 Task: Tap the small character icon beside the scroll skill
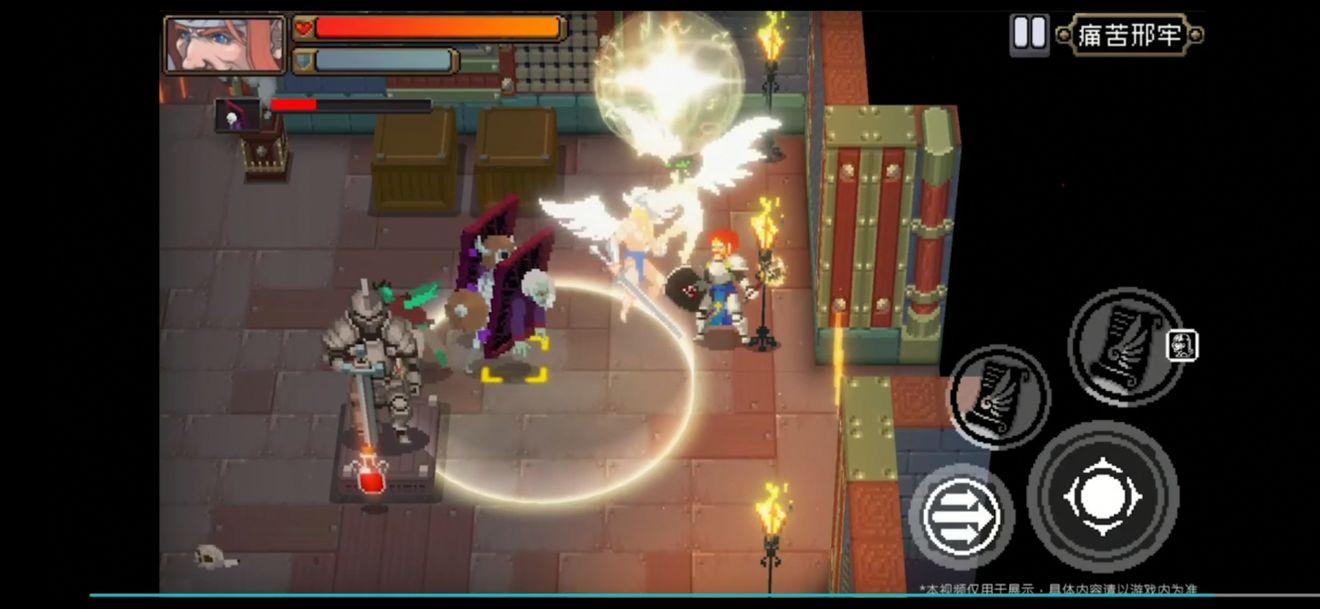[1182, 345]
